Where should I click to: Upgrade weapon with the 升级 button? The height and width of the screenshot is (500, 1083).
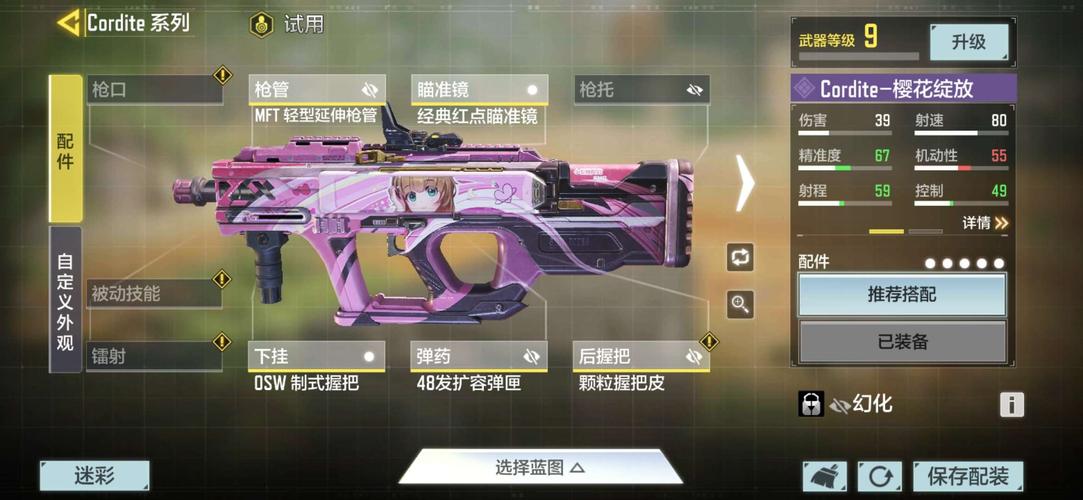pos(968,42)
